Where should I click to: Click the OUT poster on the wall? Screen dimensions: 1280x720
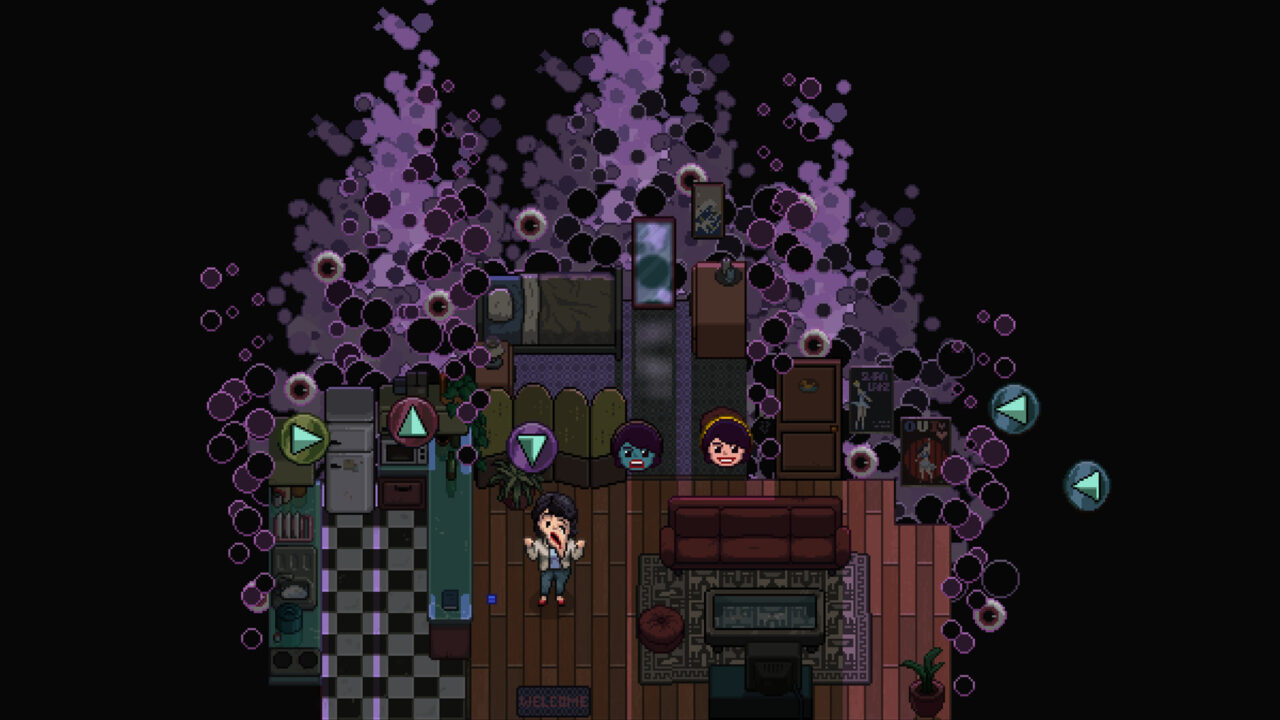pyautogui.click(x=927, y=450)
